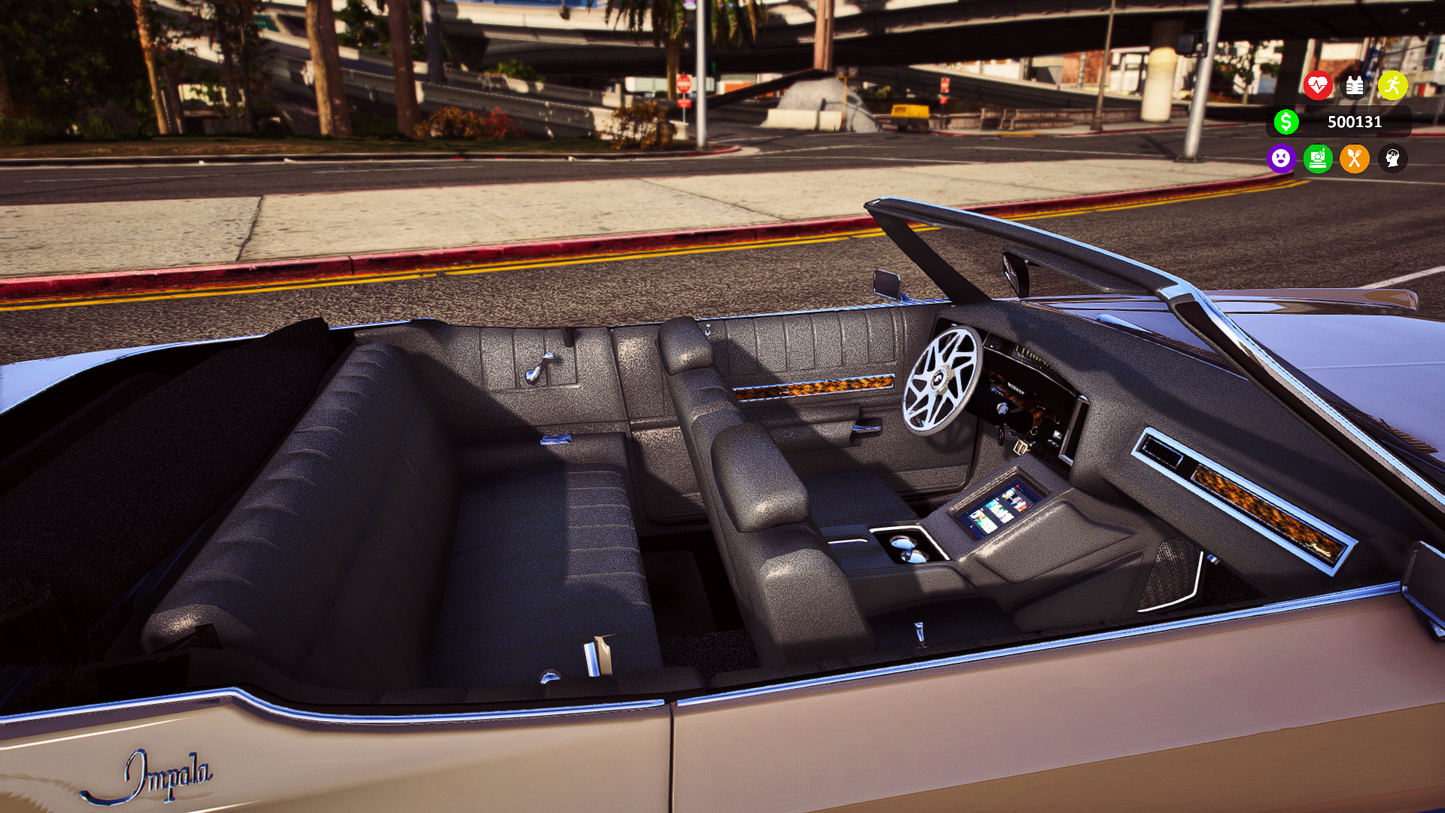Image resolution: width=1445 pixels, height=813 pixels.
Task: Click the dark head profile stress icon
Action: pos(1392,158)
